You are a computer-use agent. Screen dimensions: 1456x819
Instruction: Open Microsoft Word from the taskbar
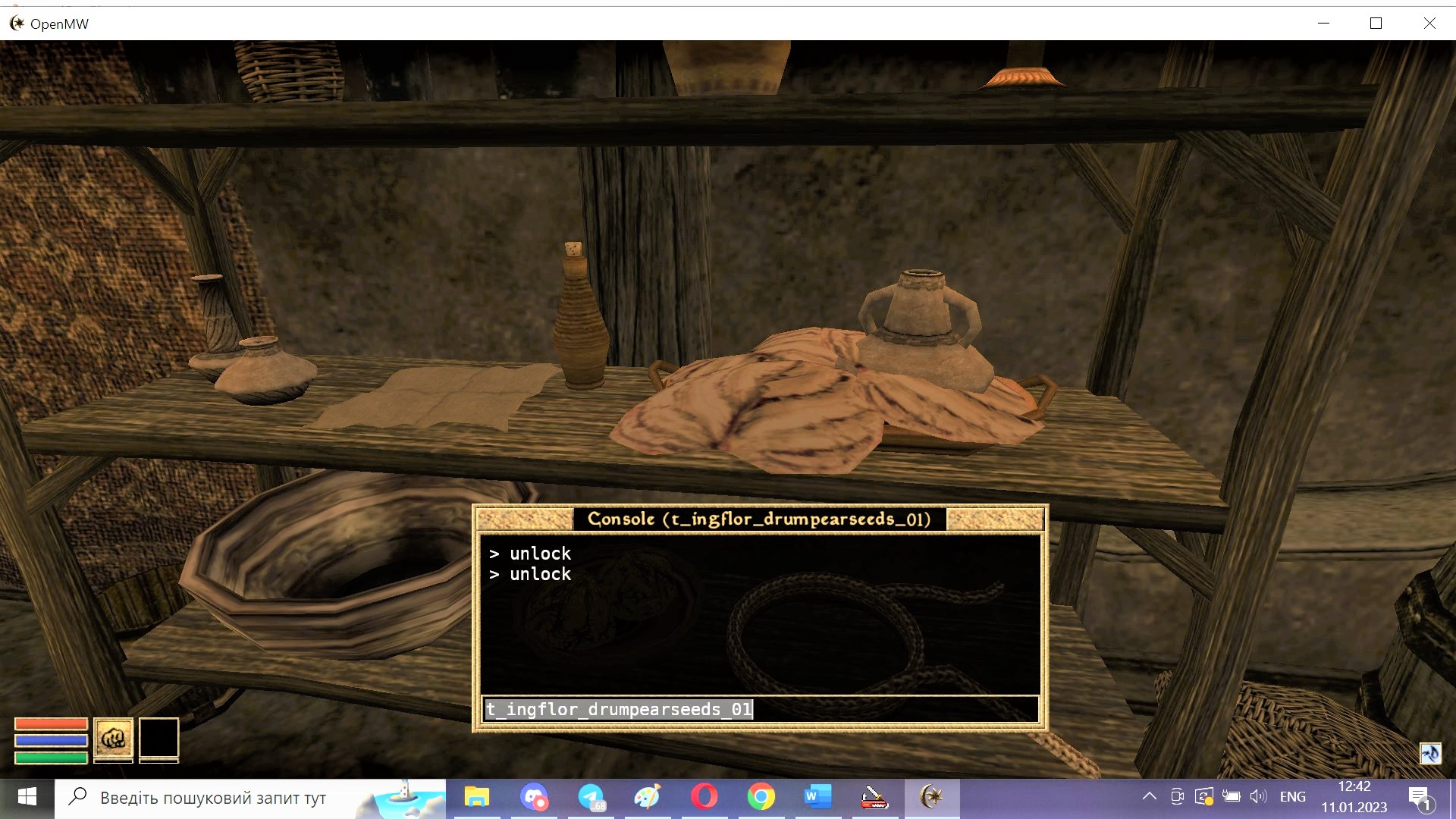817,797
